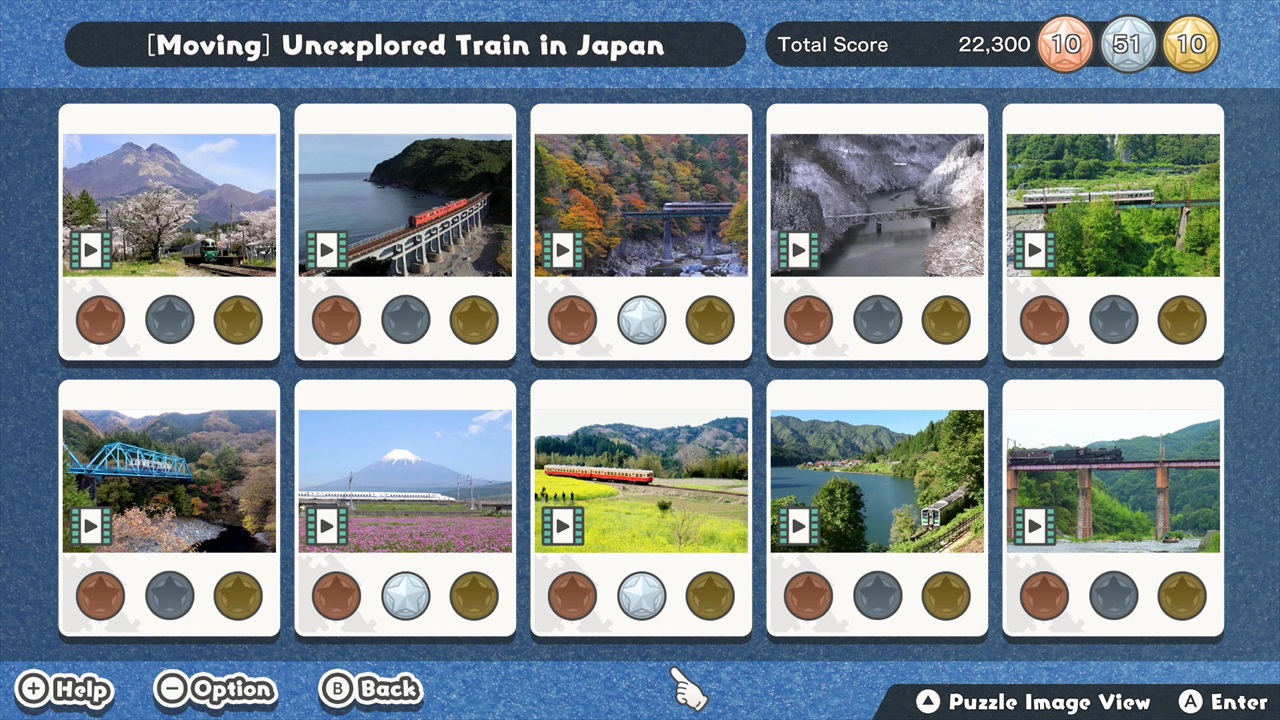Click the play icon on coastal red train puzzle
1280x720 pixels.
coord(326,250)
